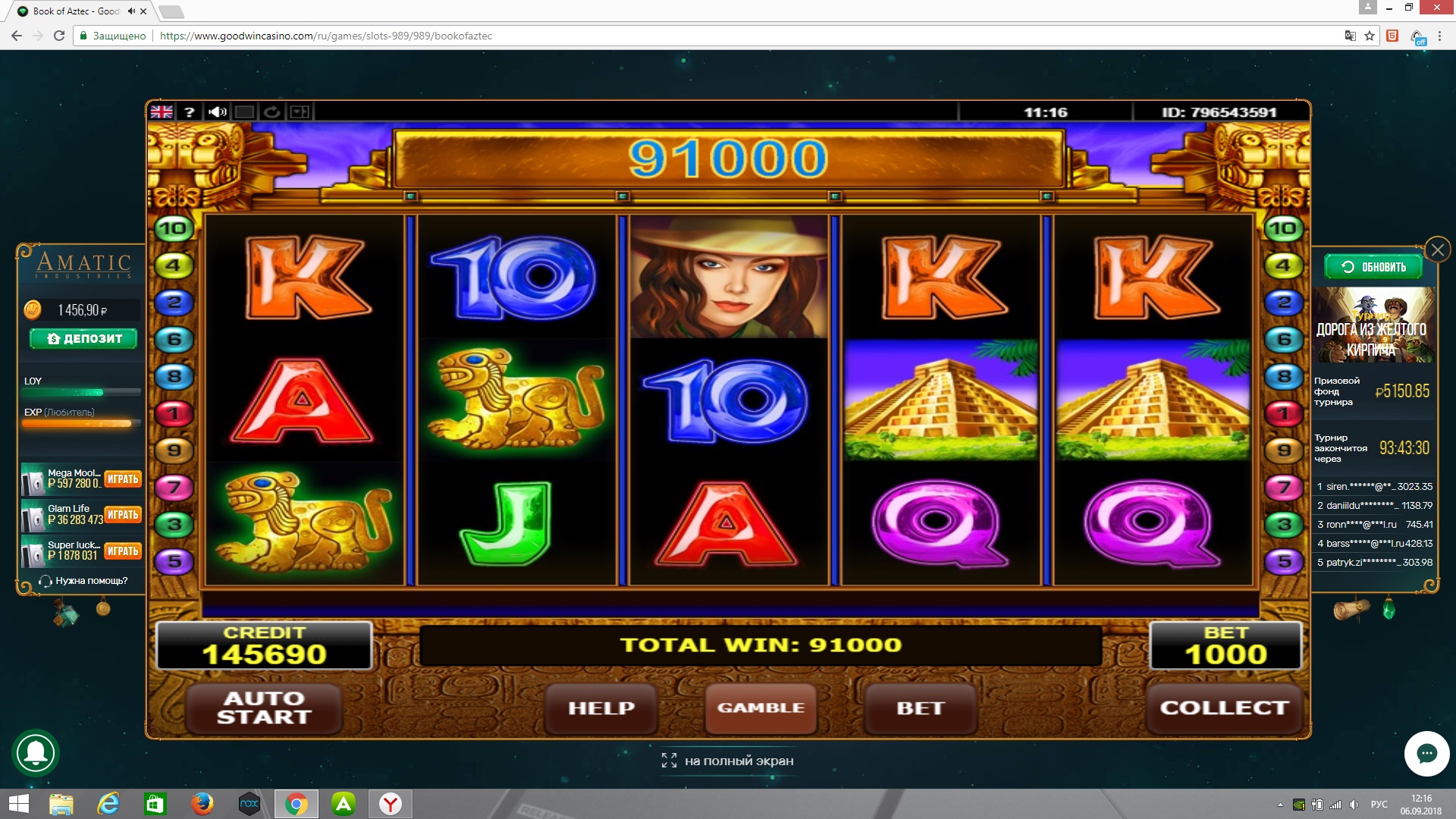Play the Super Lucky jackpot game
This screenshot has height=819, width=1456.
pyautogui.click(x=123, y=551)
